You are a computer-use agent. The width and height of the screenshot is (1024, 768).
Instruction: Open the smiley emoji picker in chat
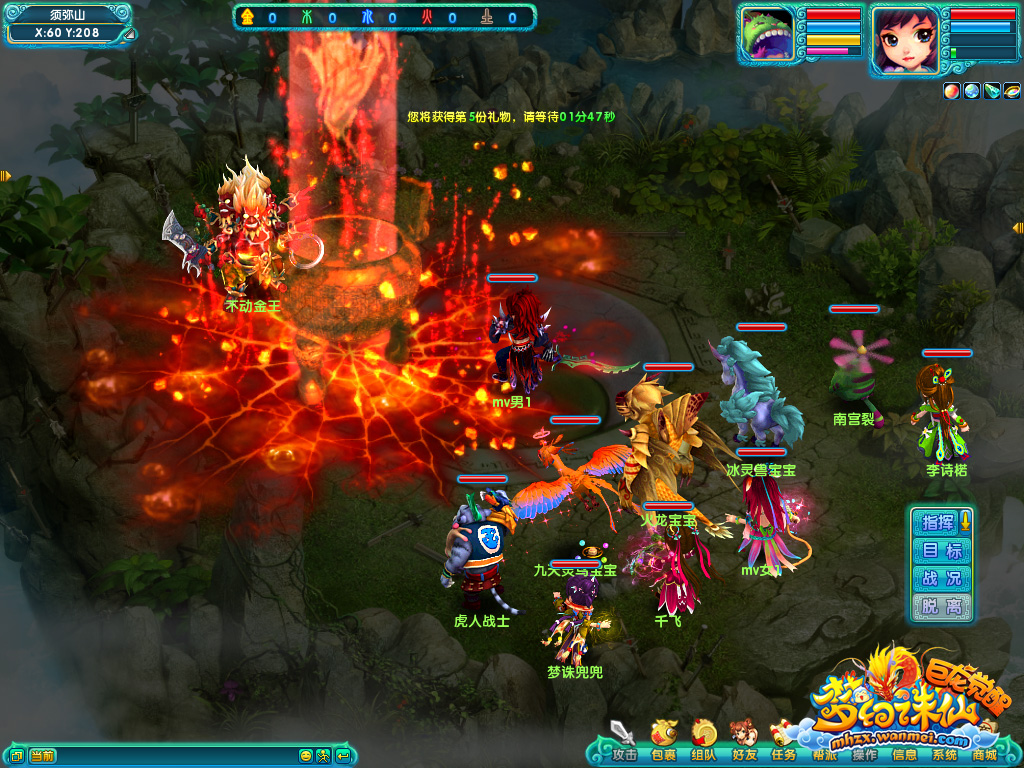click(306, 755)
